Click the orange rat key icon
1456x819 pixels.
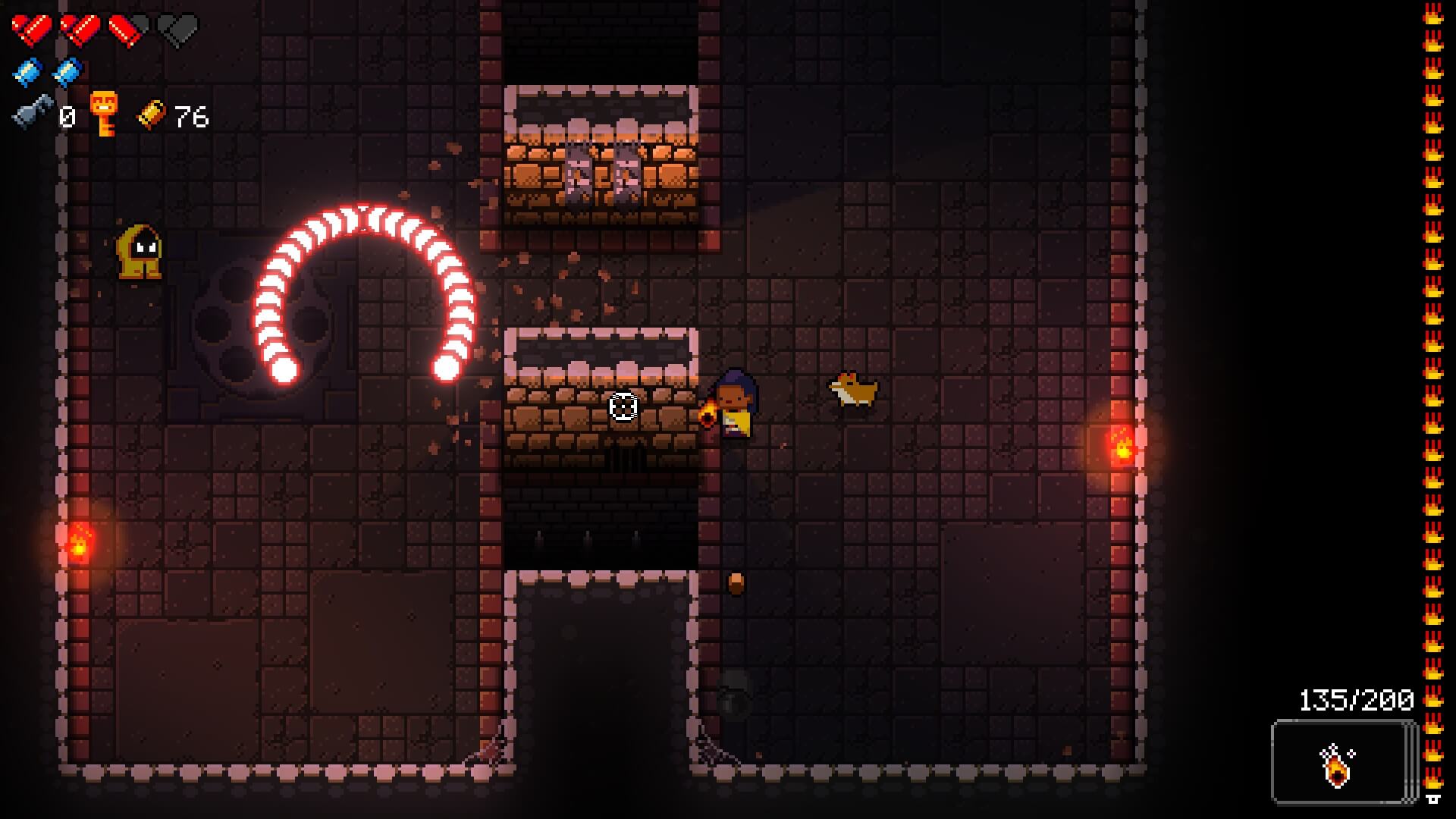(103, 114)
